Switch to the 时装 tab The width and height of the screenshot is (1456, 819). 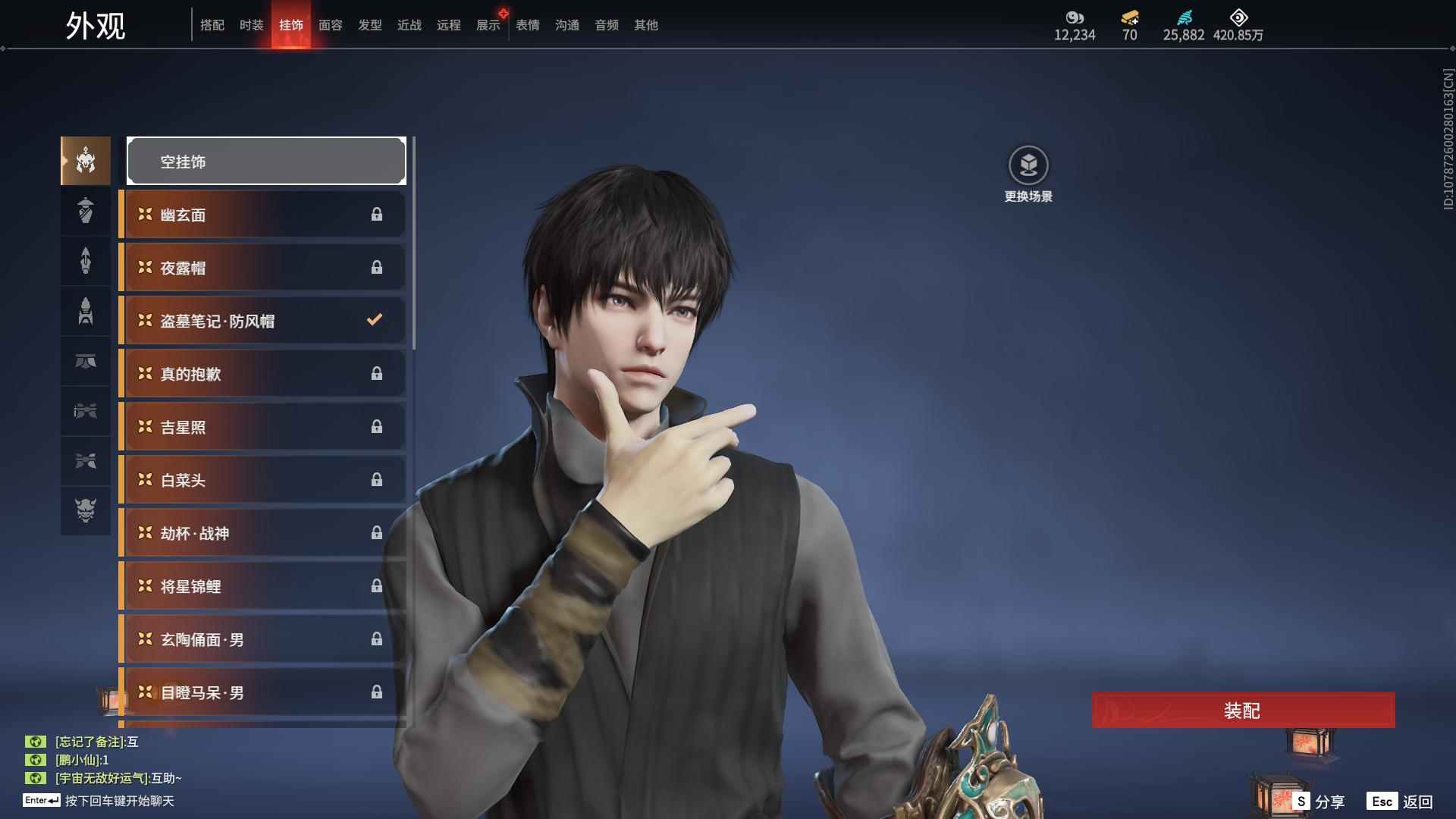[251, 25]
